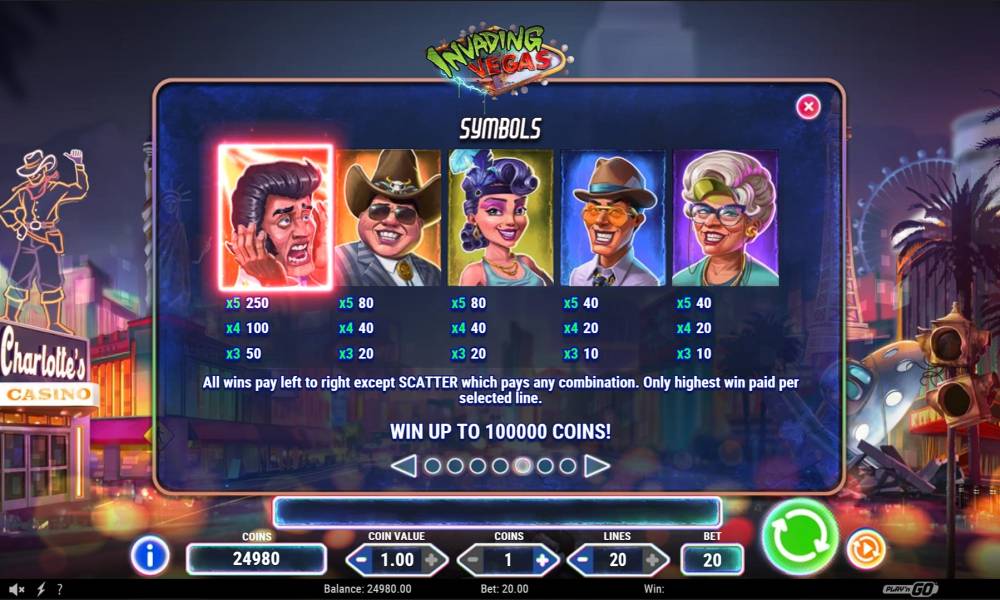
Task: Go to the previous paytable page arrow
Action: [x=403, y=465]
